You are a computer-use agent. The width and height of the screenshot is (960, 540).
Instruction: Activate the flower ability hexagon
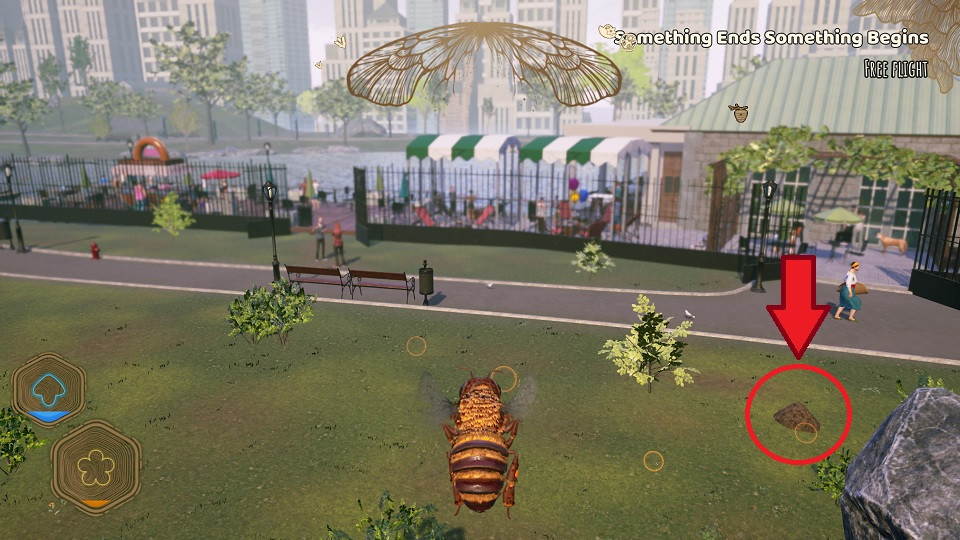[x=96, y=467]
